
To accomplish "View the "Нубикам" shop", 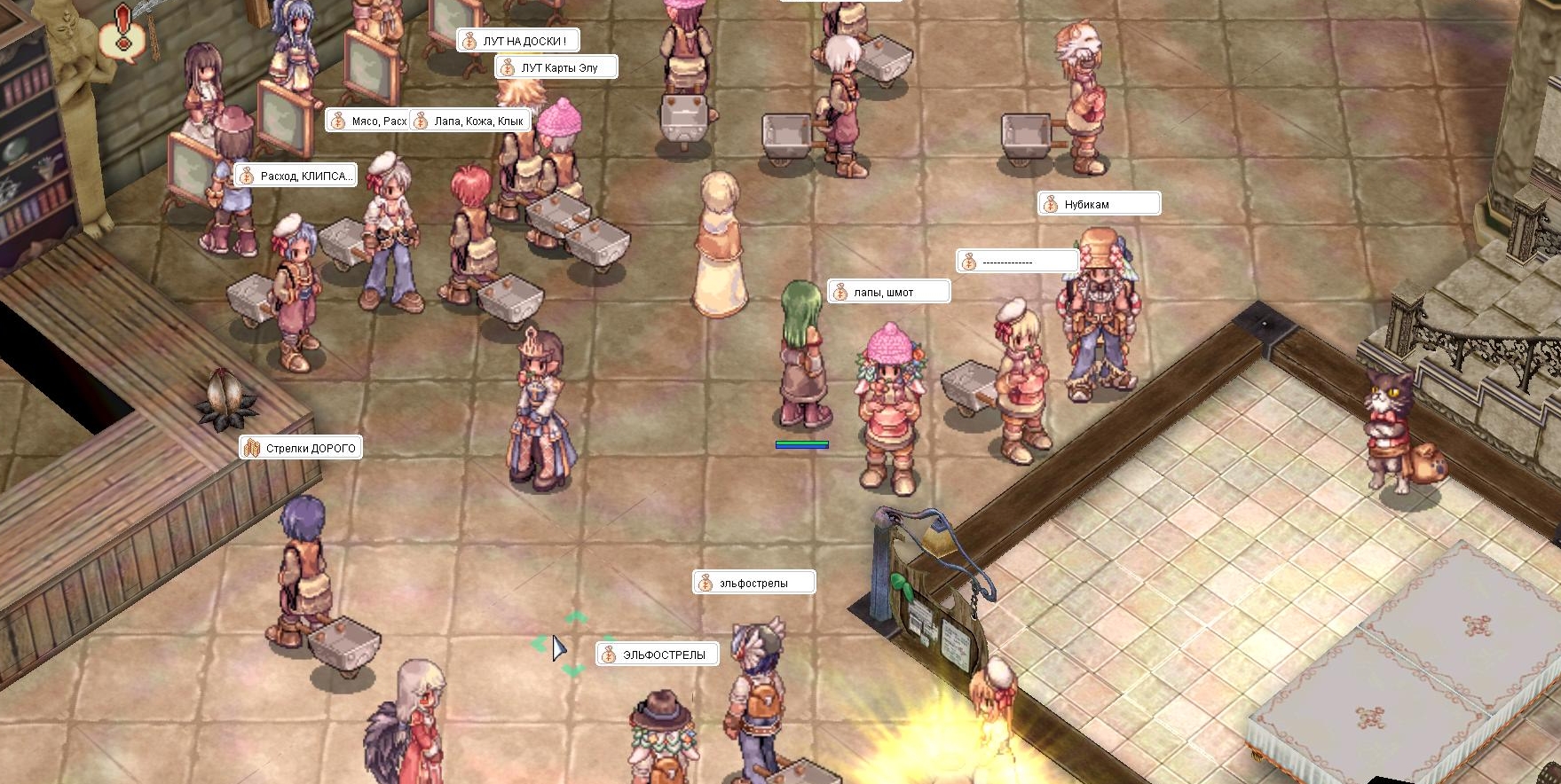I will tap(1099, 204).
